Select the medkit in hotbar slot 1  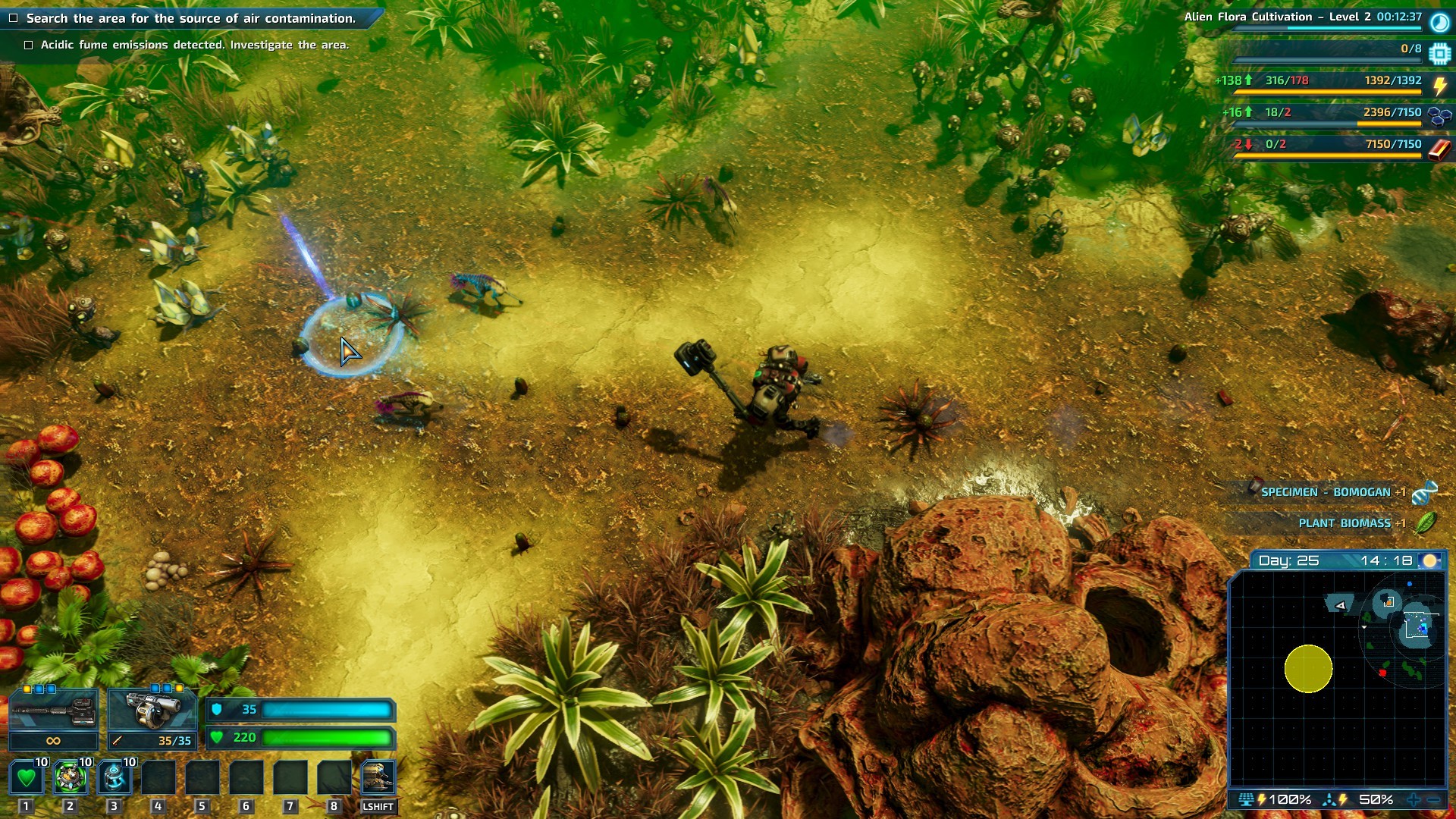pyautogui.click(x=25, y=775)
